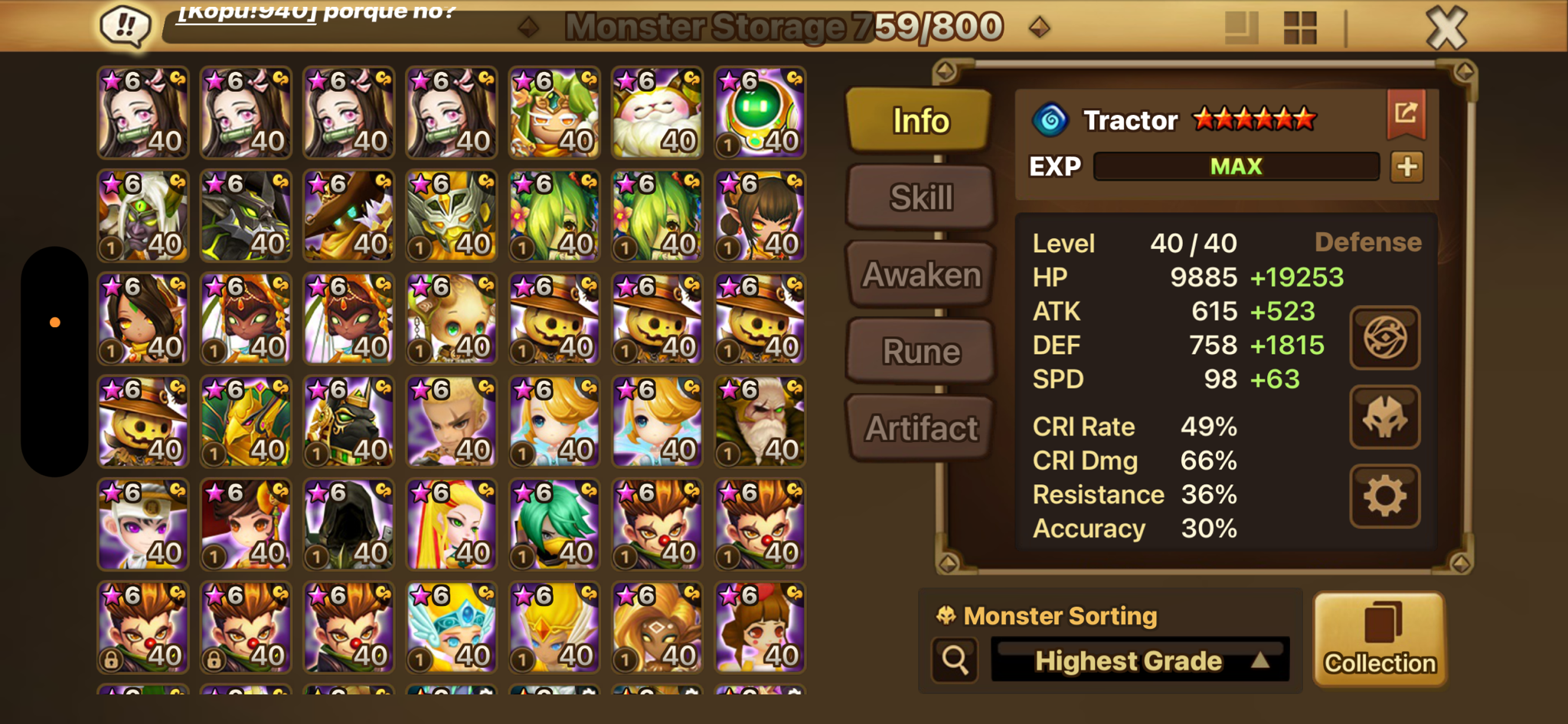Open the Collection button

tap(1380, 639)
